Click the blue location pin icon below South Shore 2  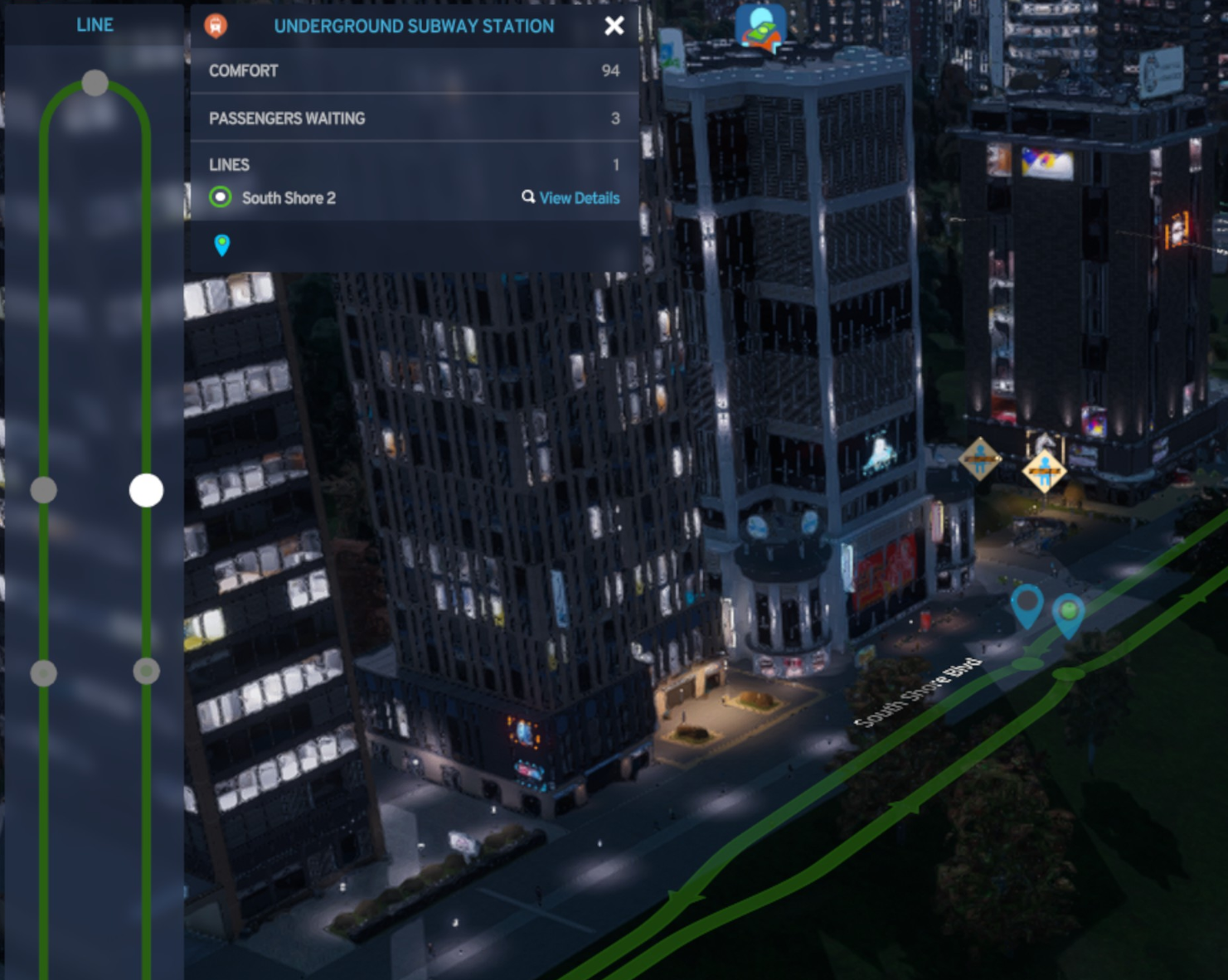(221, 245)
